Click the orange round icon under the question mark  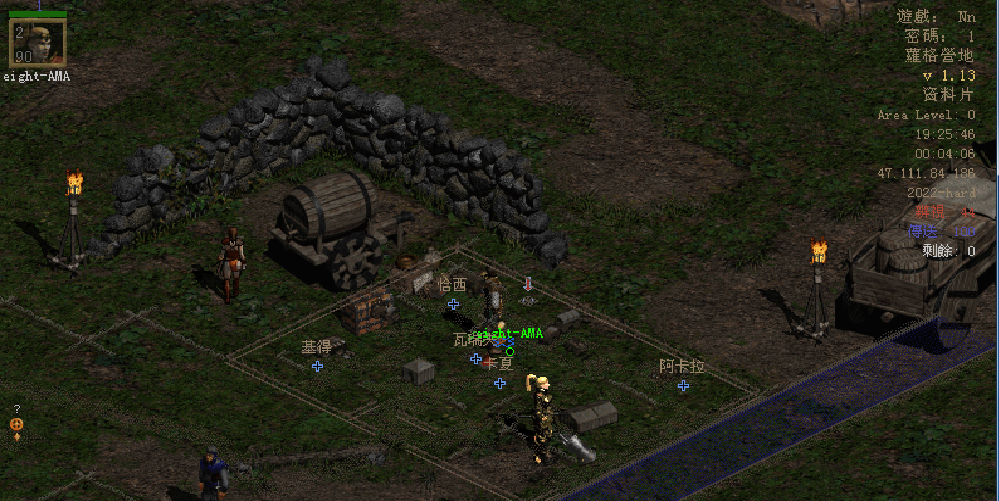(x=16, y=425)
